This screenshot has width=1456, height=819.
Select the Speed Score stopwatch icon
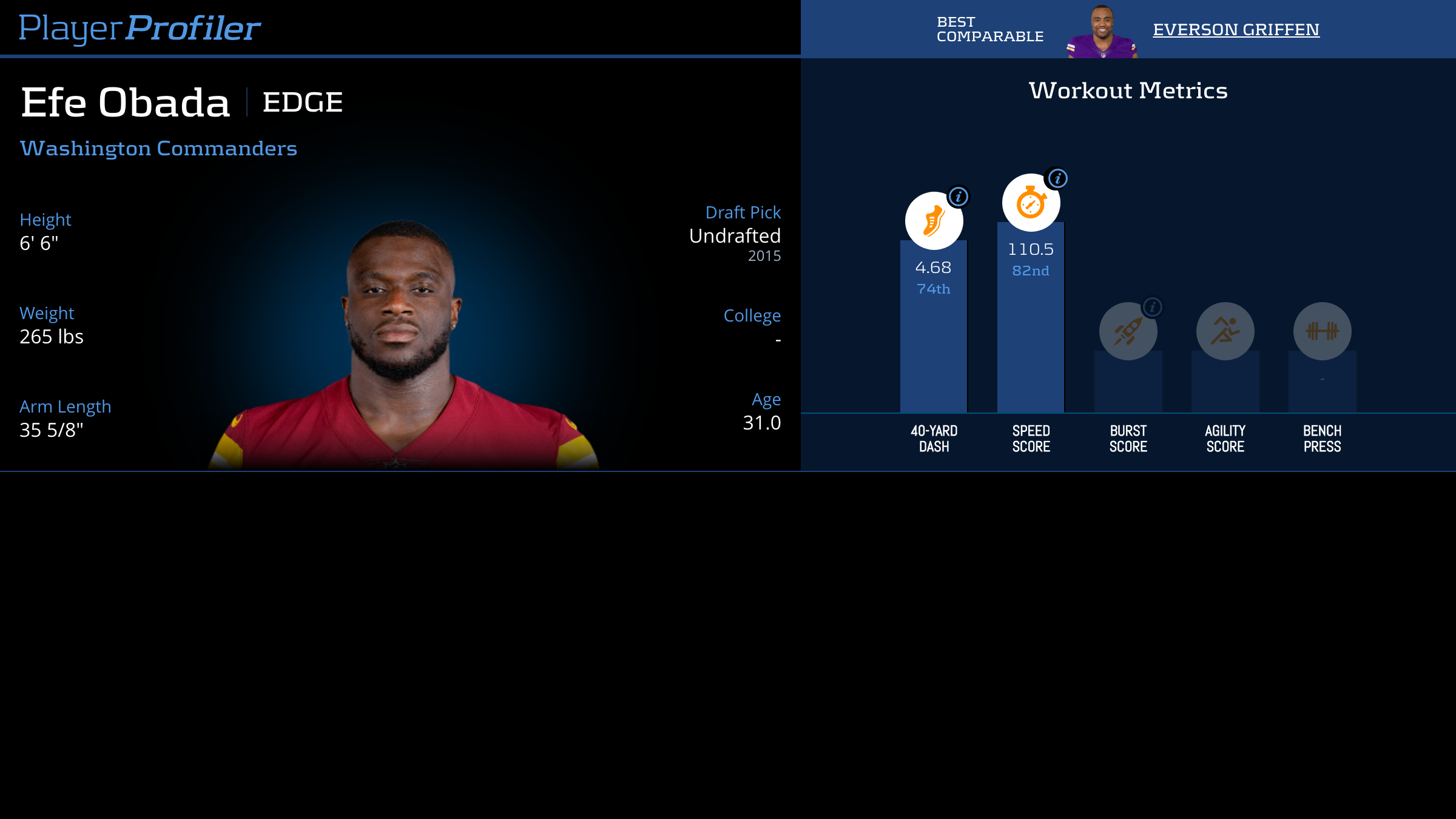point(1031,203)
